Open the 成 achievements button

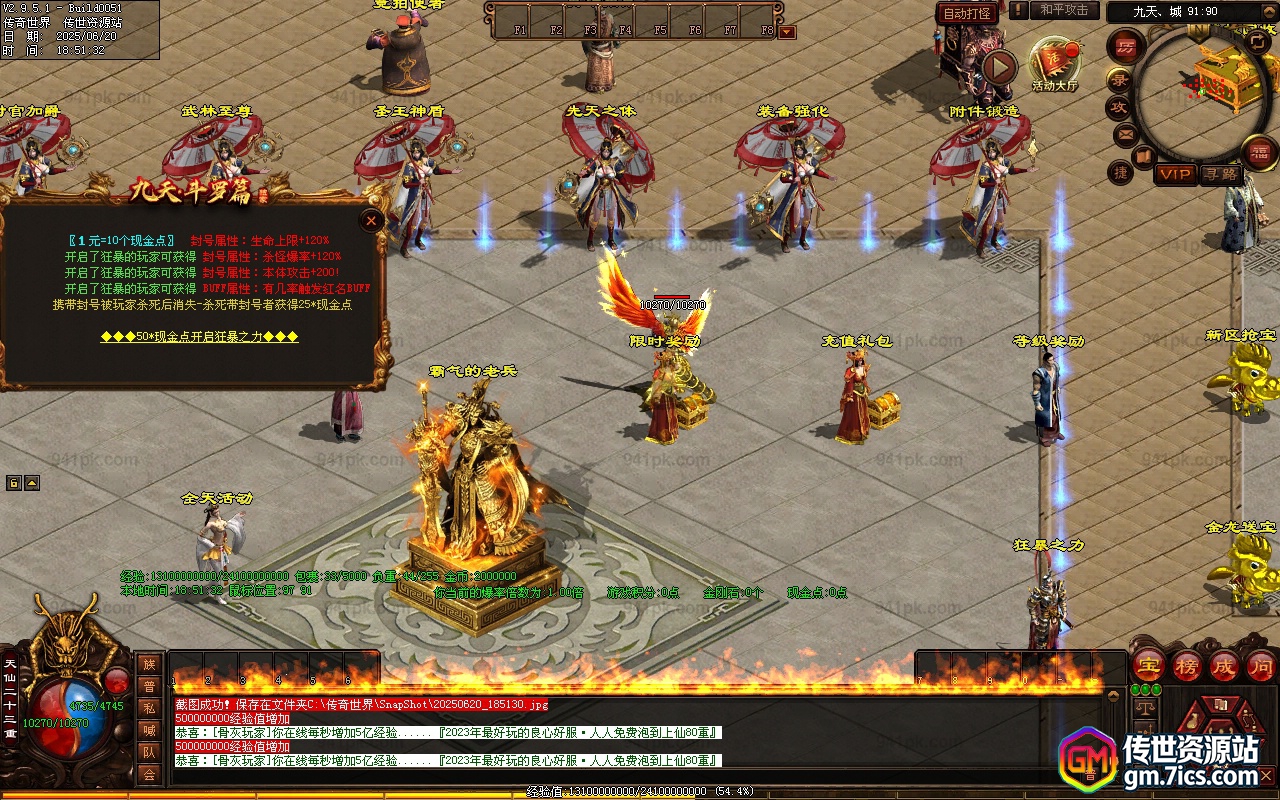click(1224, 666)
